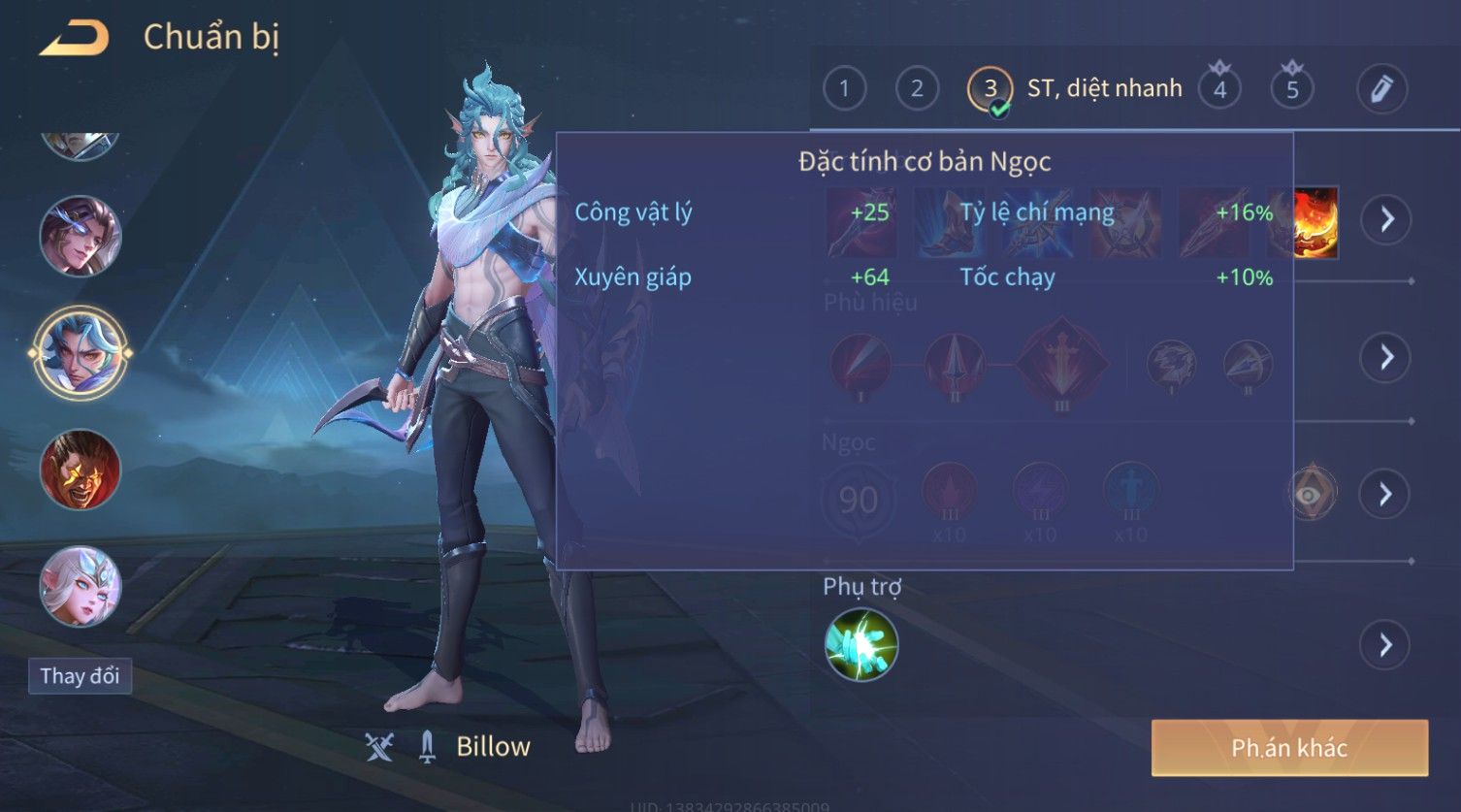This screenshot has width=1461, height=812.
Task: Select the white-haired female hero portrait
Action: click(x=80, y=586)
